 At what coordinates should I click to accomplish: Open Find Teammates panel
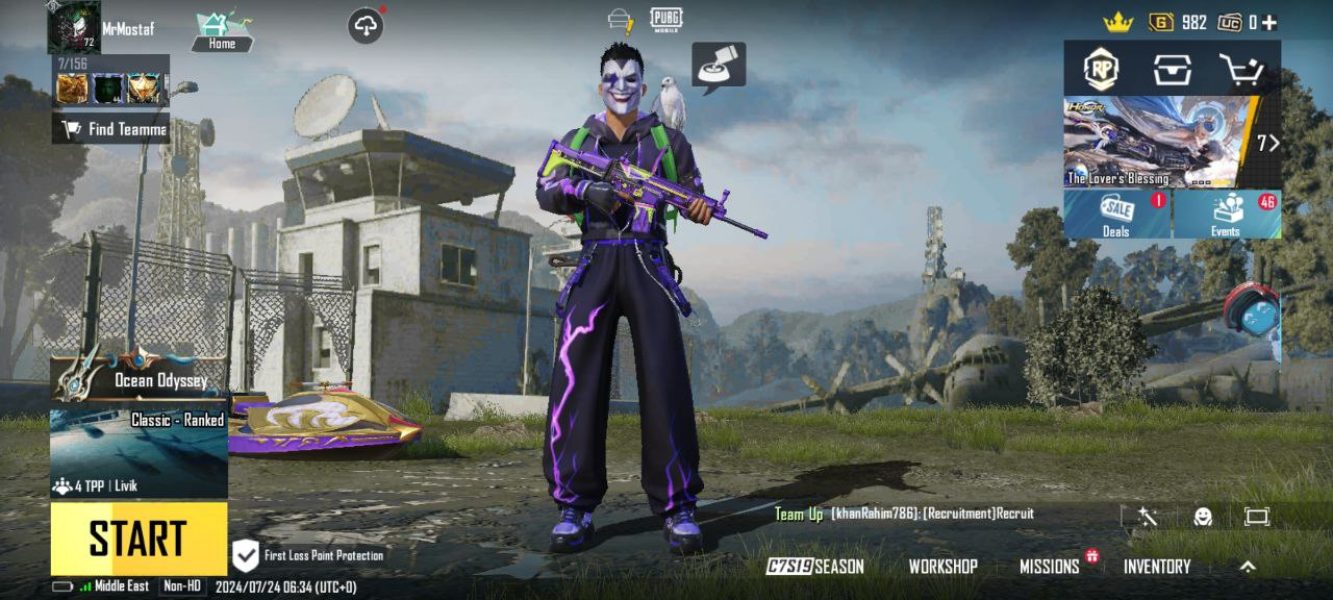[x=111, y=128]
